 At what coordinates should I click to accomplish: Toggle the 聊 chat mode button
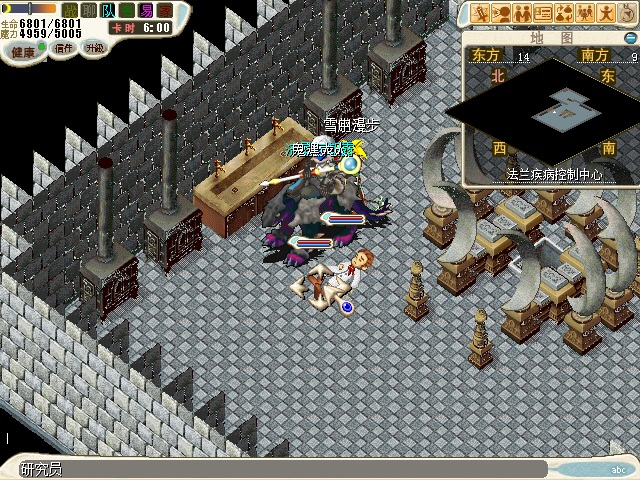[88, 10]
